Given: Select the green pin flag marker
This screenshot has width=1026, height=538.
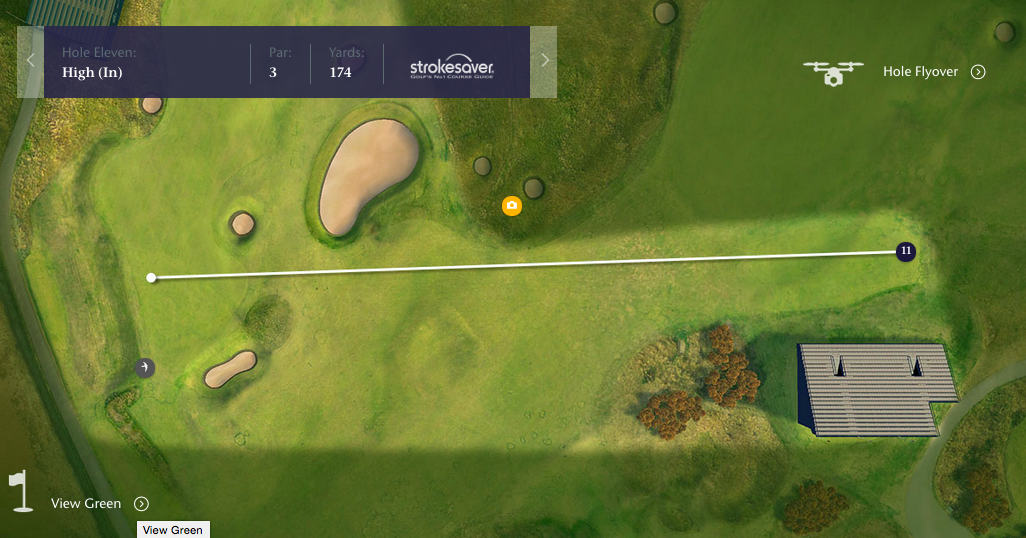Looking at the screenshot, I should click(x=146, y=368).
